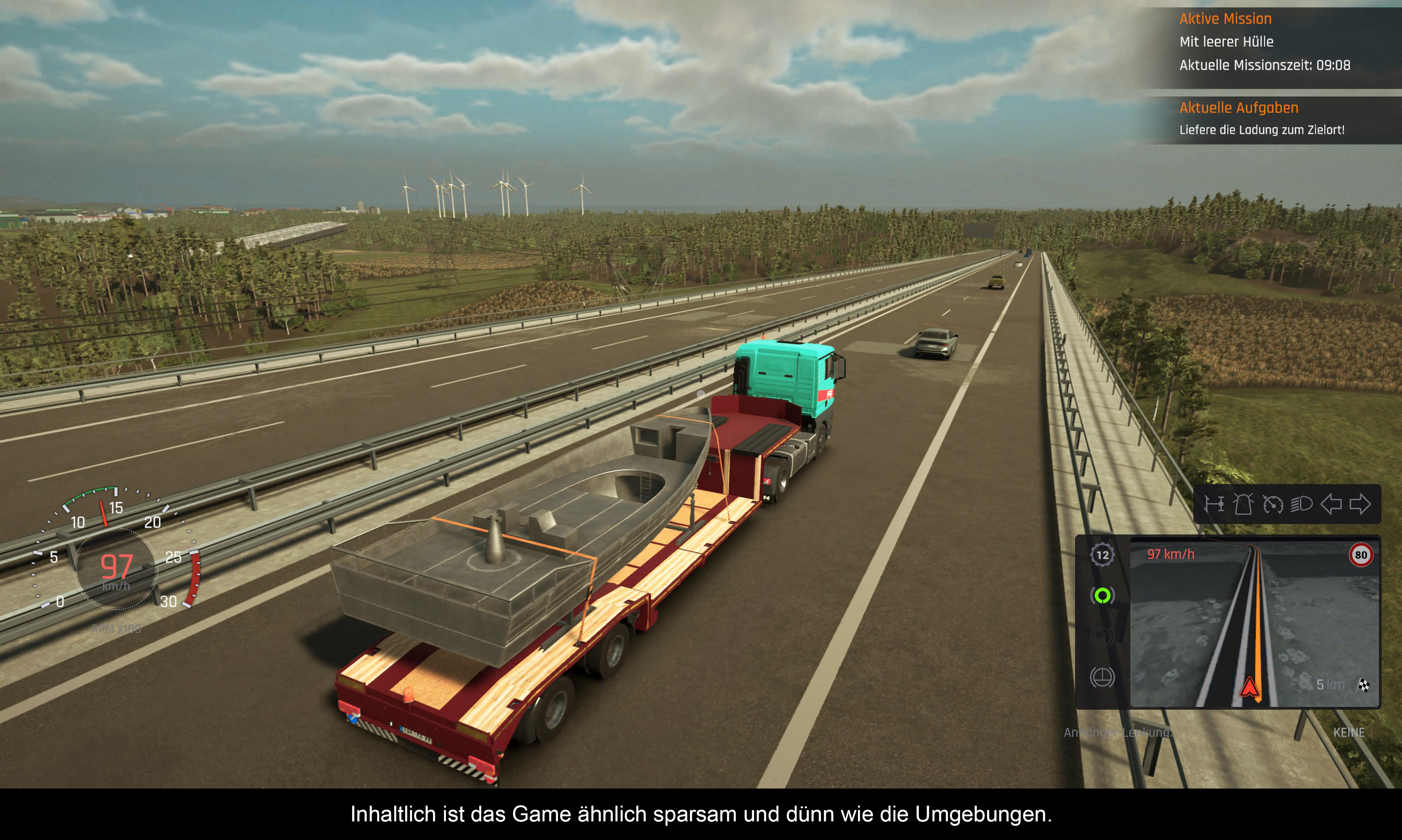Image resolution: width=1402 pixels, height=840 pixels.
Task: Toggle the cruise control speedometer icon
Action: [1272, 504]
